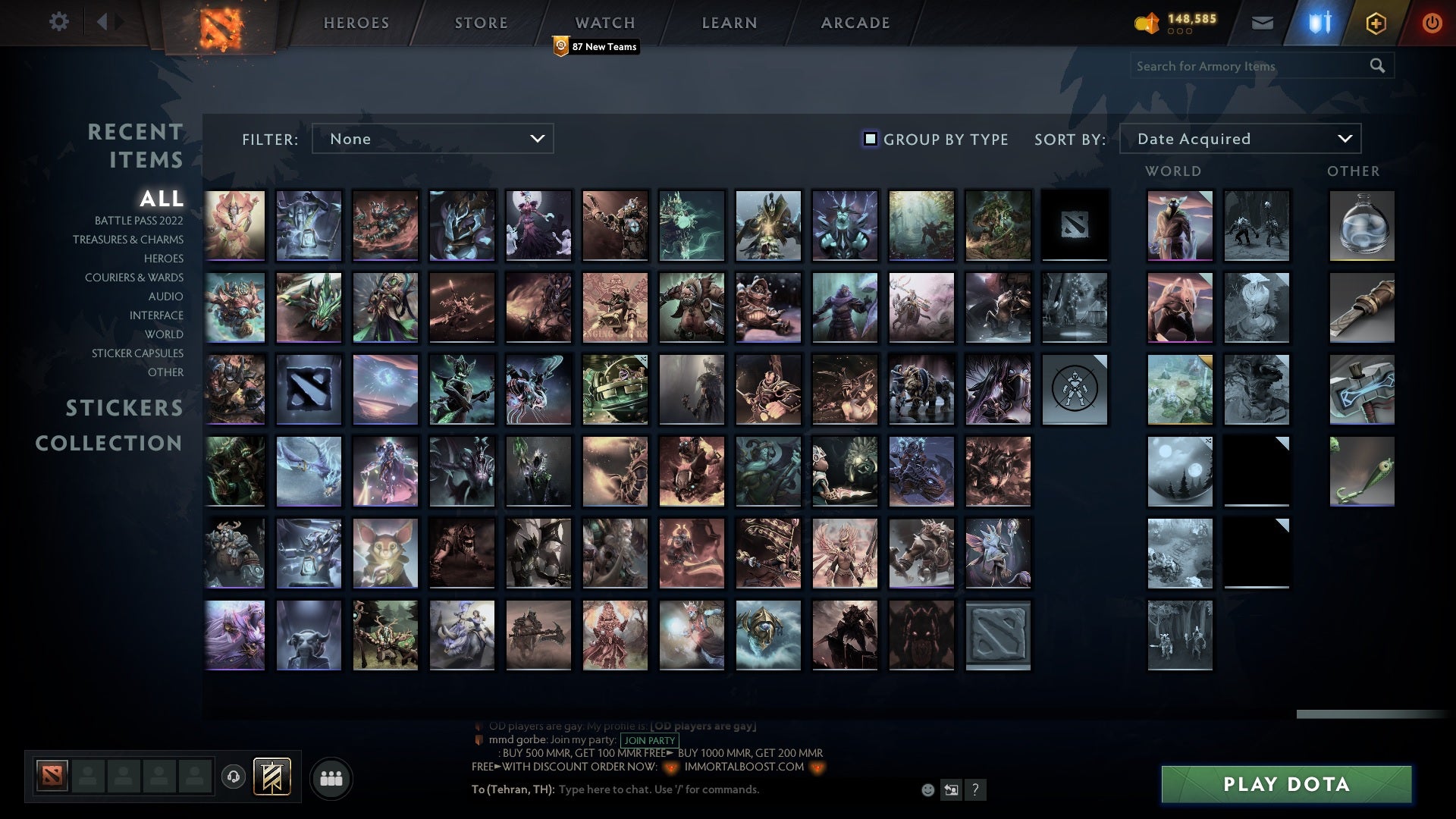Expand the STICKERS section in sidebar

[124, 408]
